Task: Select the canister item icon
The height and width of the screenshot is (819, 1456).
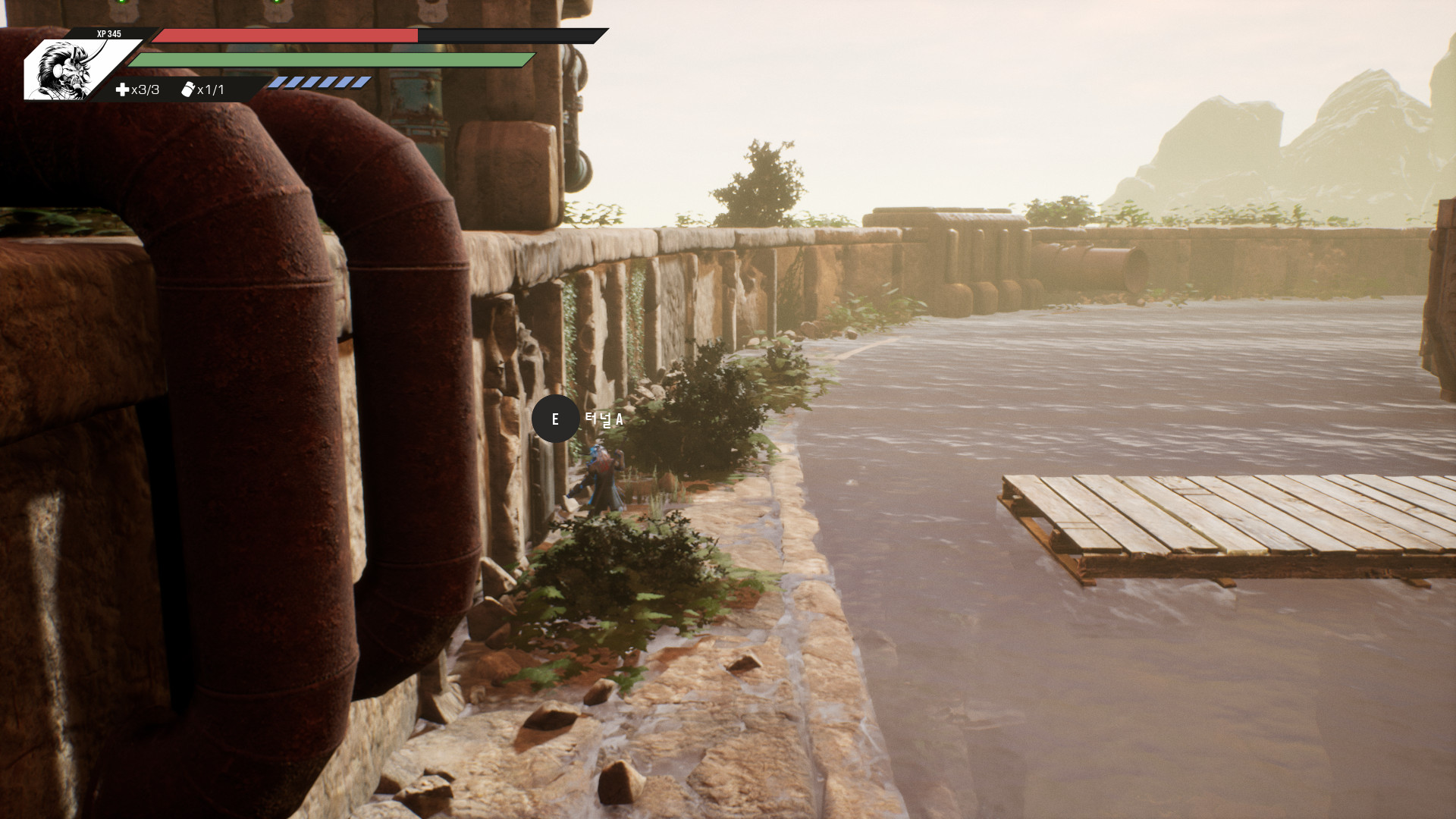Action: pyautogui.click(x=188, y=89)
